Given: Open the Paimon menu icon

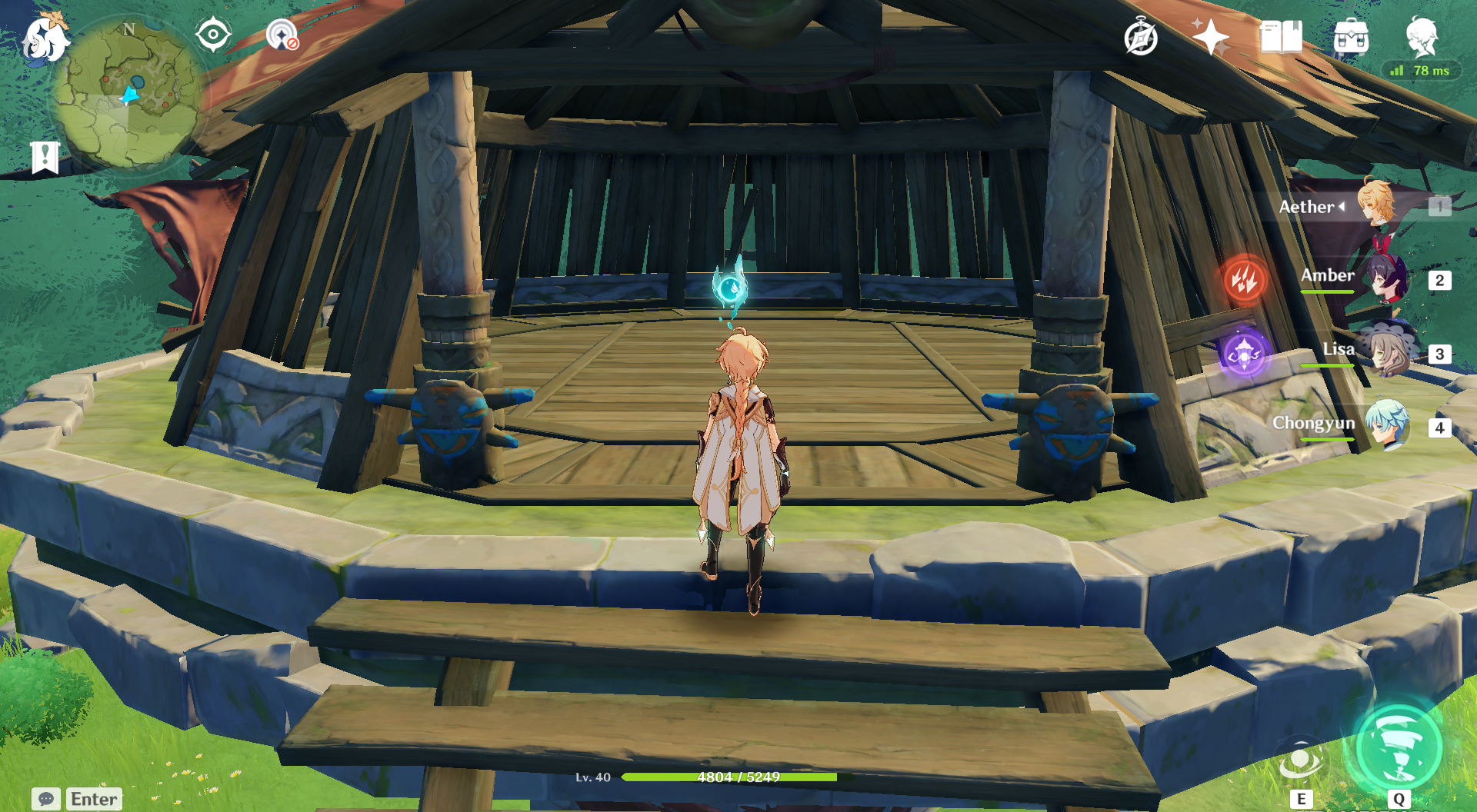Looking at the screenshot, I should click(x=45, y=38).
